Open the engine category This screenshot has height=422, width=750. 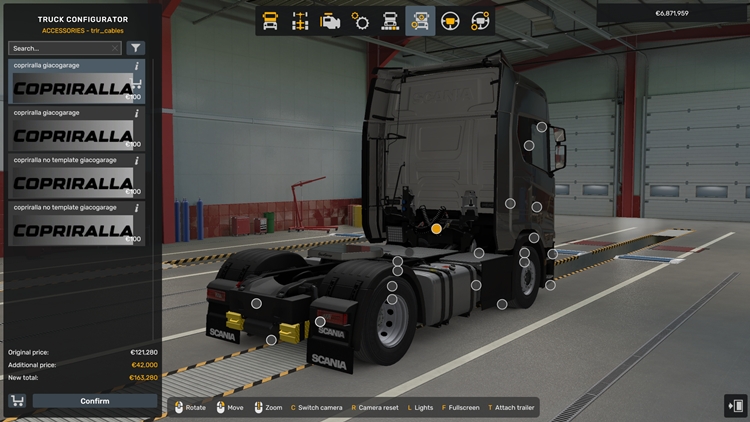330,20
